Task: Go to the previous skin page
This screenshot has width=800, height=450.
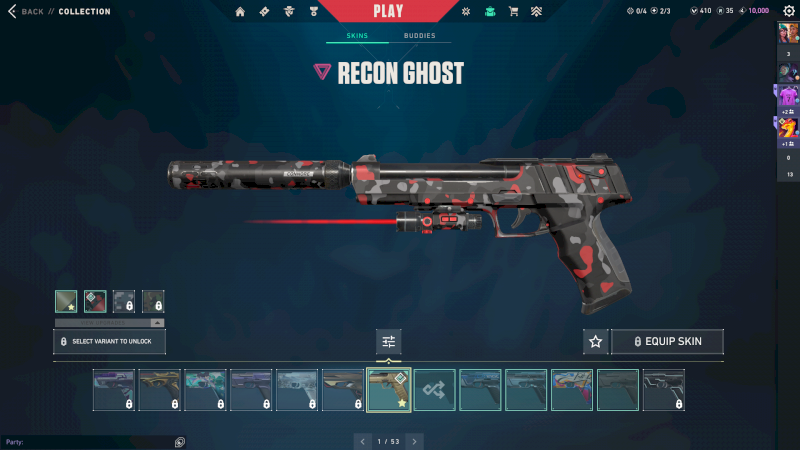Action: 362,441
